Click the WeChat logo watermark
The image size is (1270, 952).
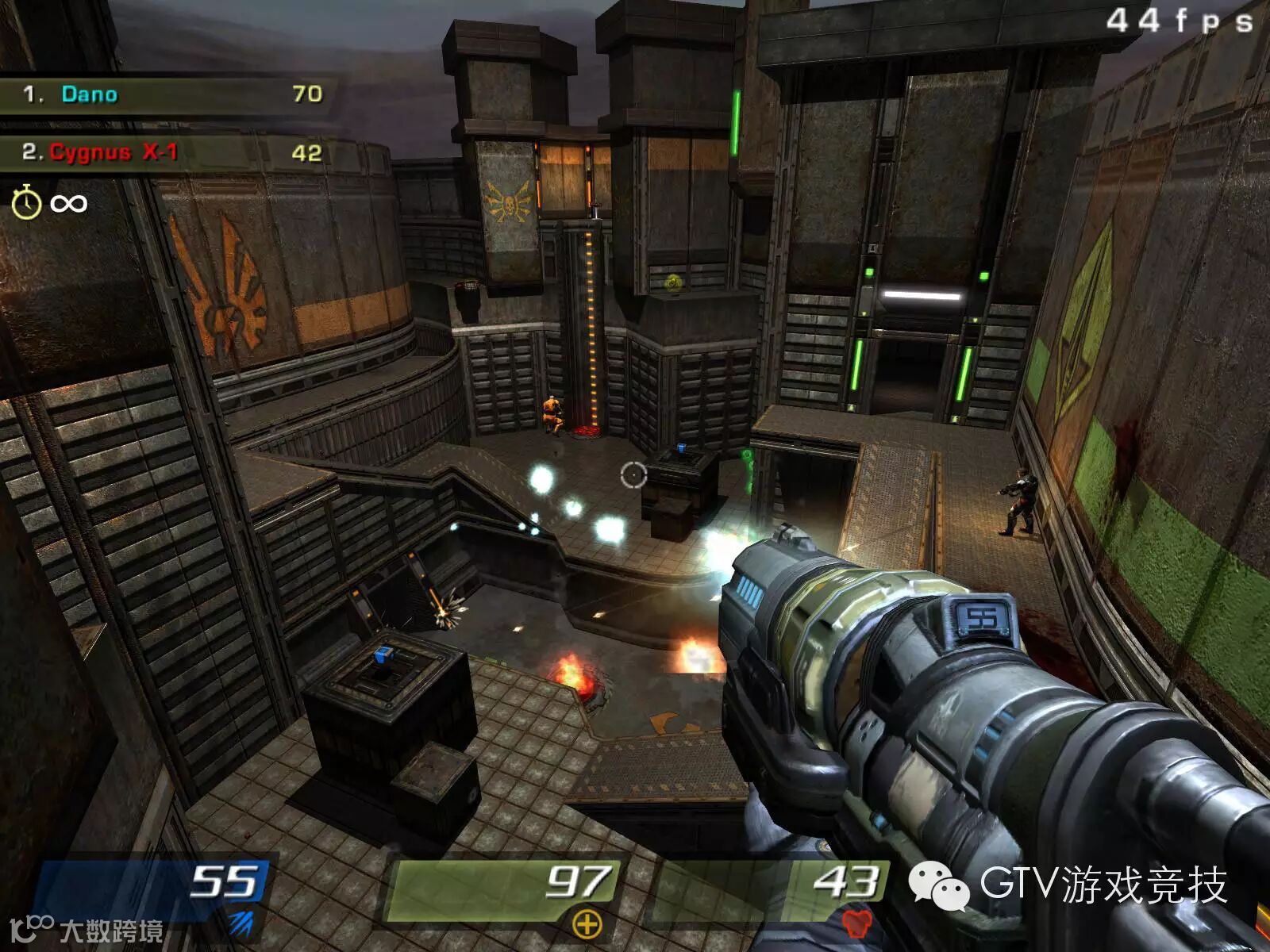coord(939,885)
